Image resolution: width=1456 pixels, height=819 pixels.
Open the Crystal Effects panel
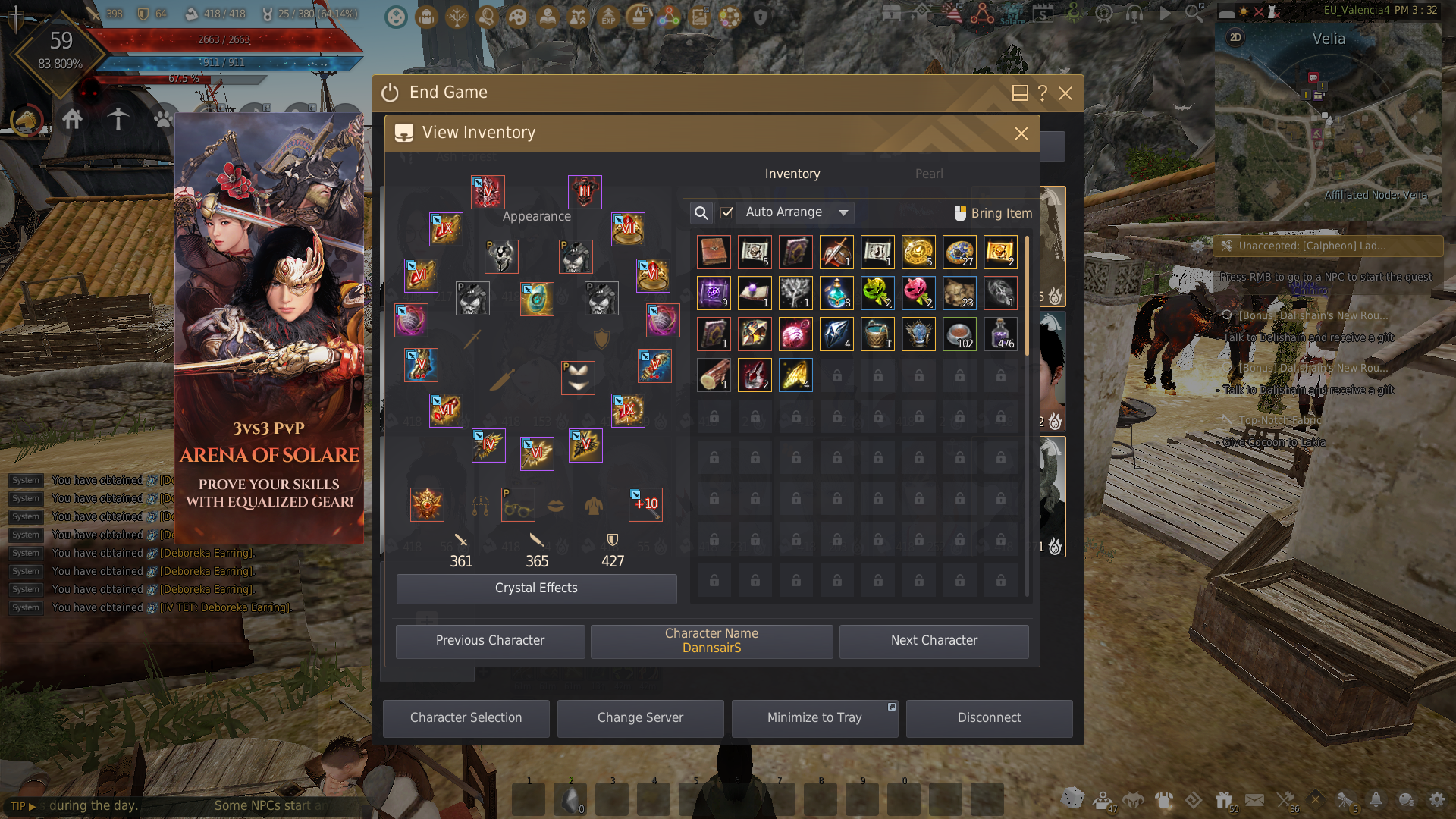(x=536, y=588)
